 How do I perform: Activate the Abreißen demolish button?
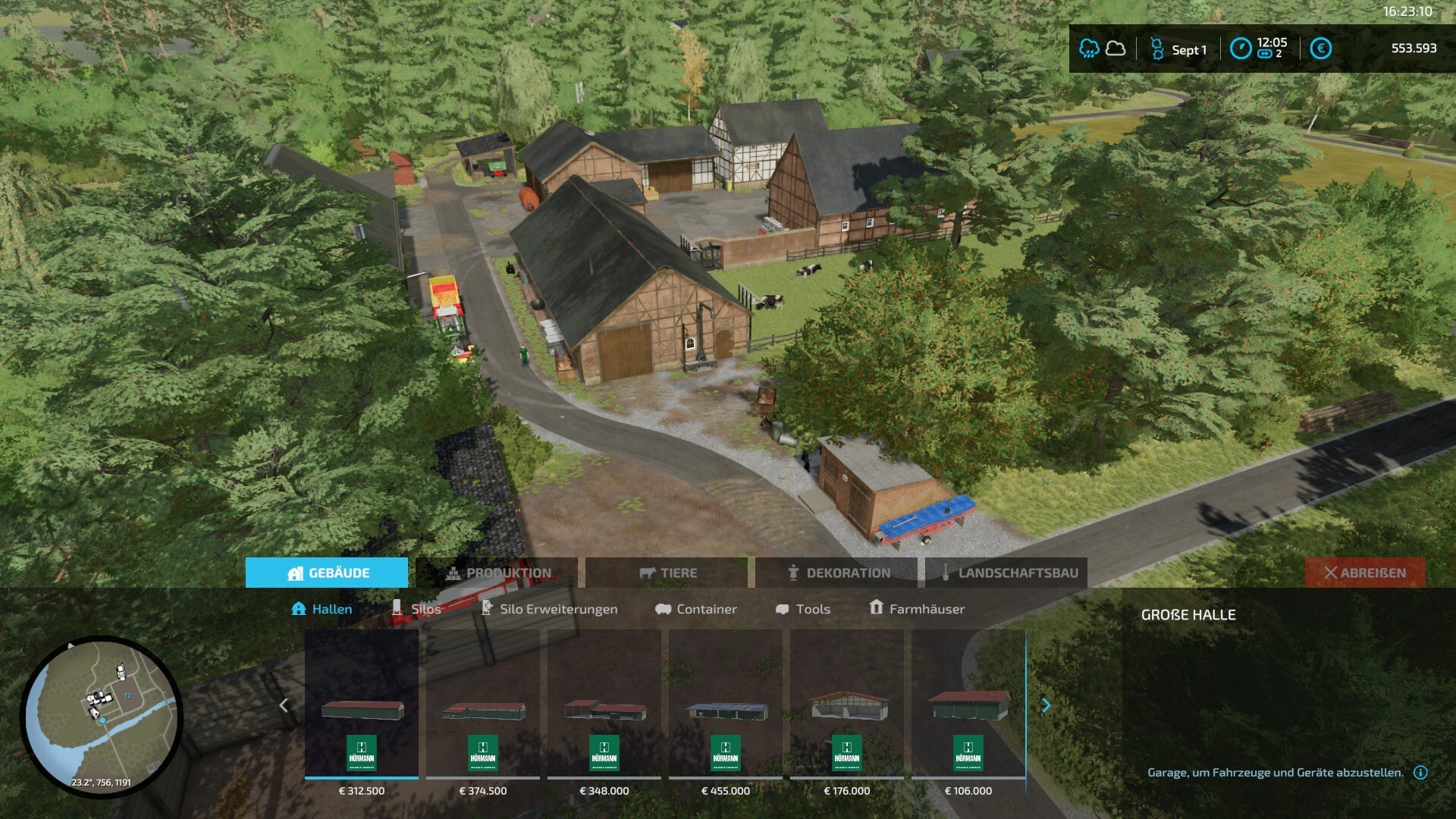pos(1365,573)
